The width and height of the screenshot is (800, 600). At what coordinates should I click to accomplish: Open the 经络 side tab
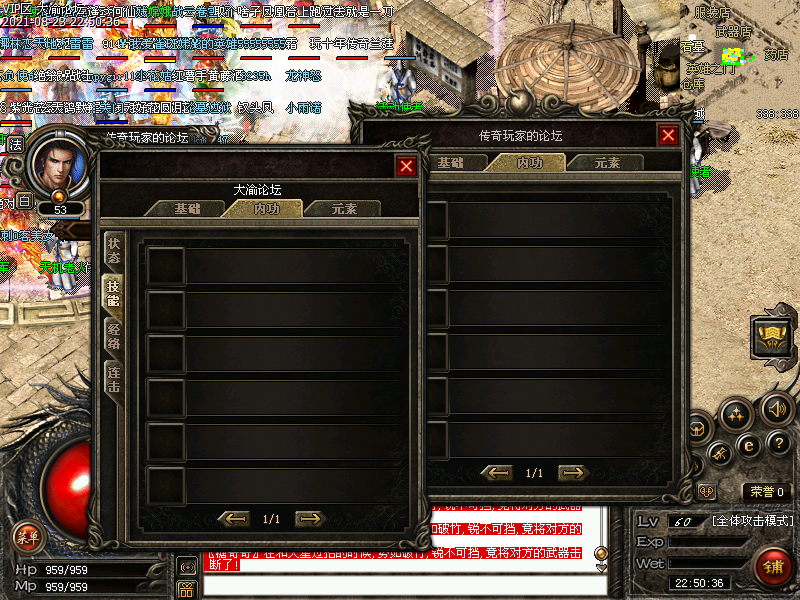point(114,335)
